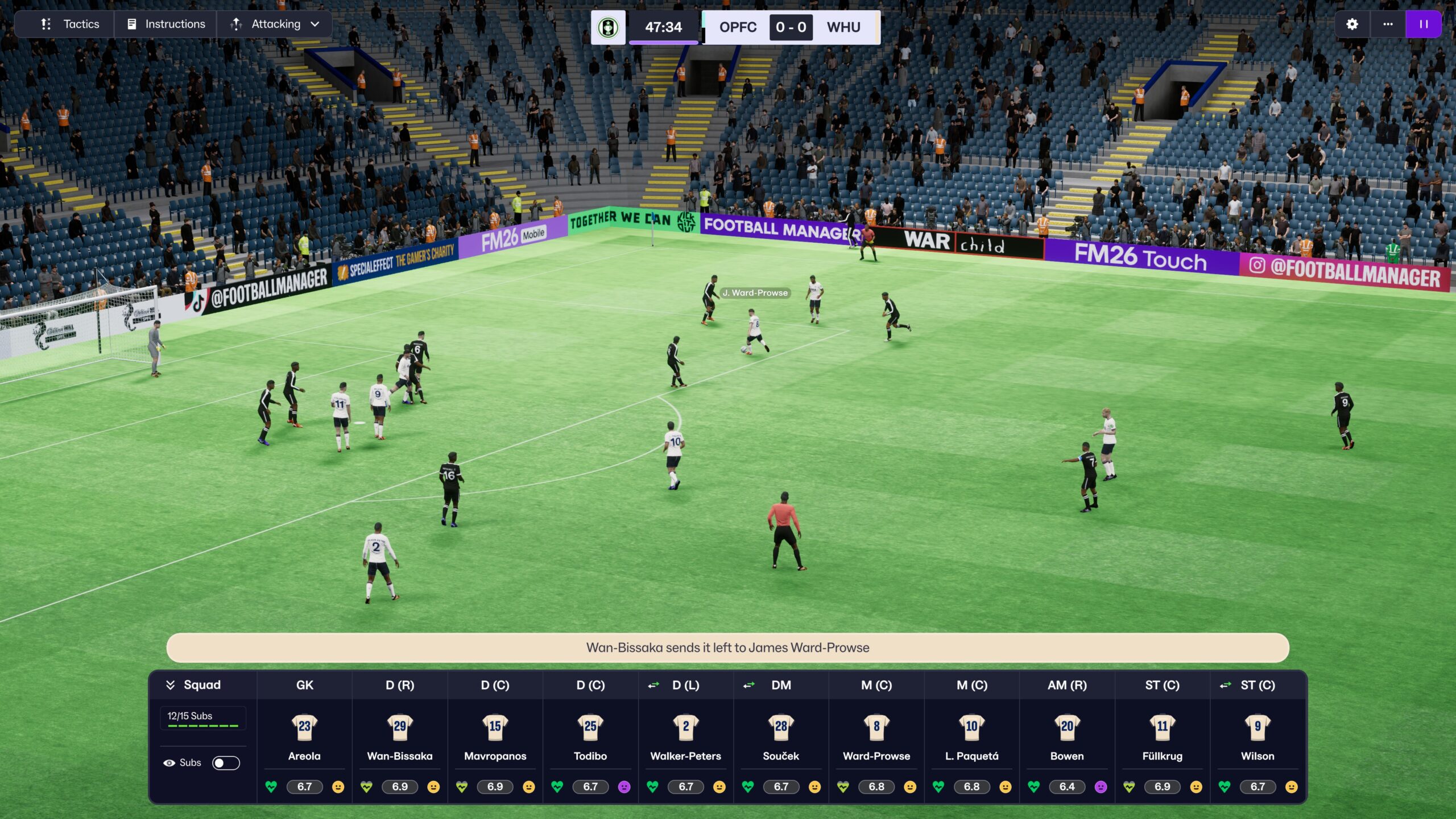
Task: Choose Ward-Prowse's number 8 shirt
Action: pyautogui.click(x=876, y=726)
